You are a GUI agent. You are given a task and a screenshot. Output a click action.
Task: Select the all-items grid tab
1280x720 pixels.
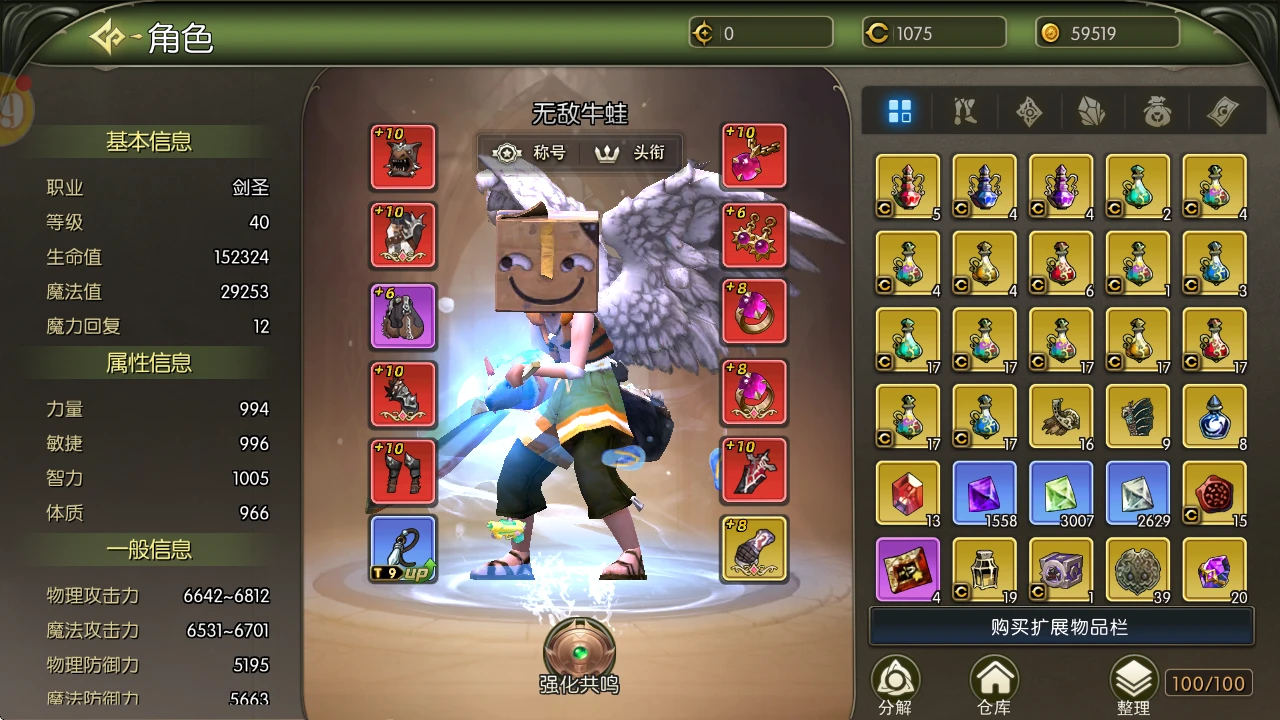click(x=900, y=112)
